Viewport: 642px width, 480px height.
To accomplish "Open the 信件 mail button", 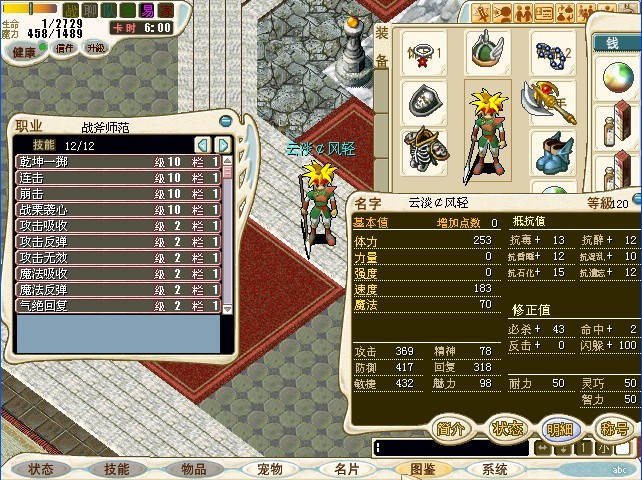I will pos(63,48).
